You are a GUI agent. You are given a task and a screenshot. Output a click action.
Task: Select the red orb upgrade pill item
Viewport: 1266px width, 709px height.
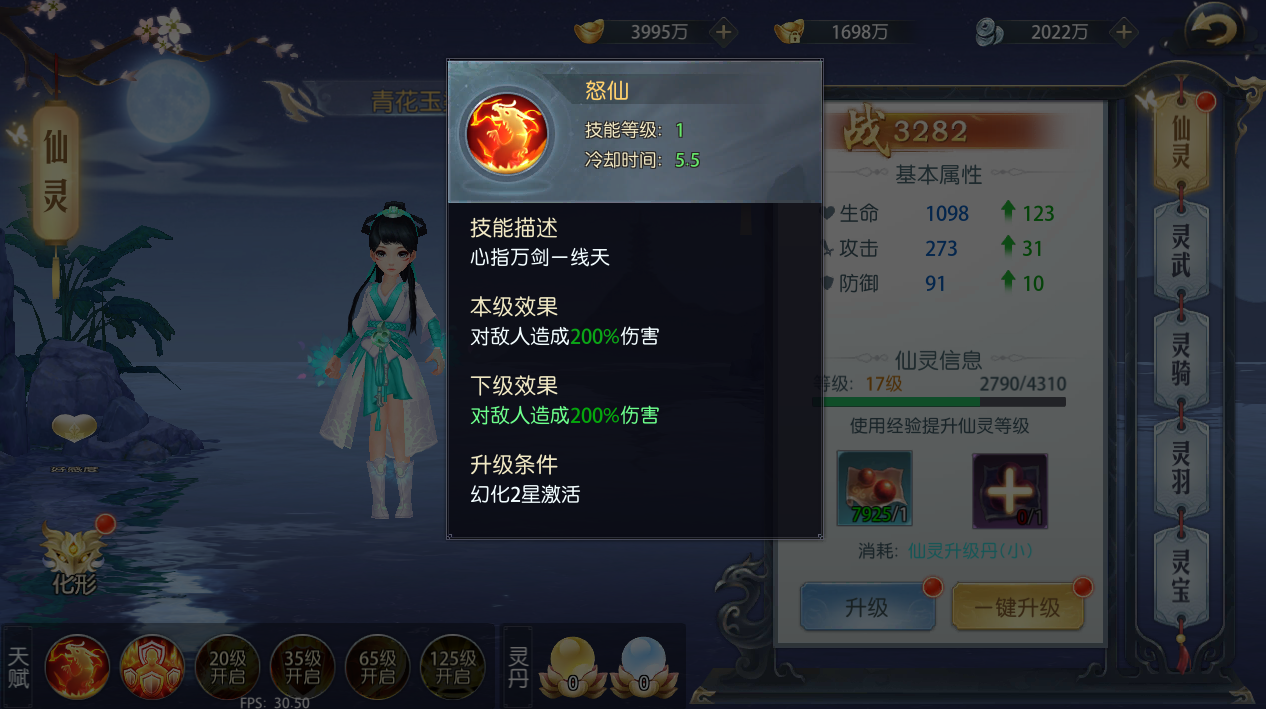coord(874,489)
